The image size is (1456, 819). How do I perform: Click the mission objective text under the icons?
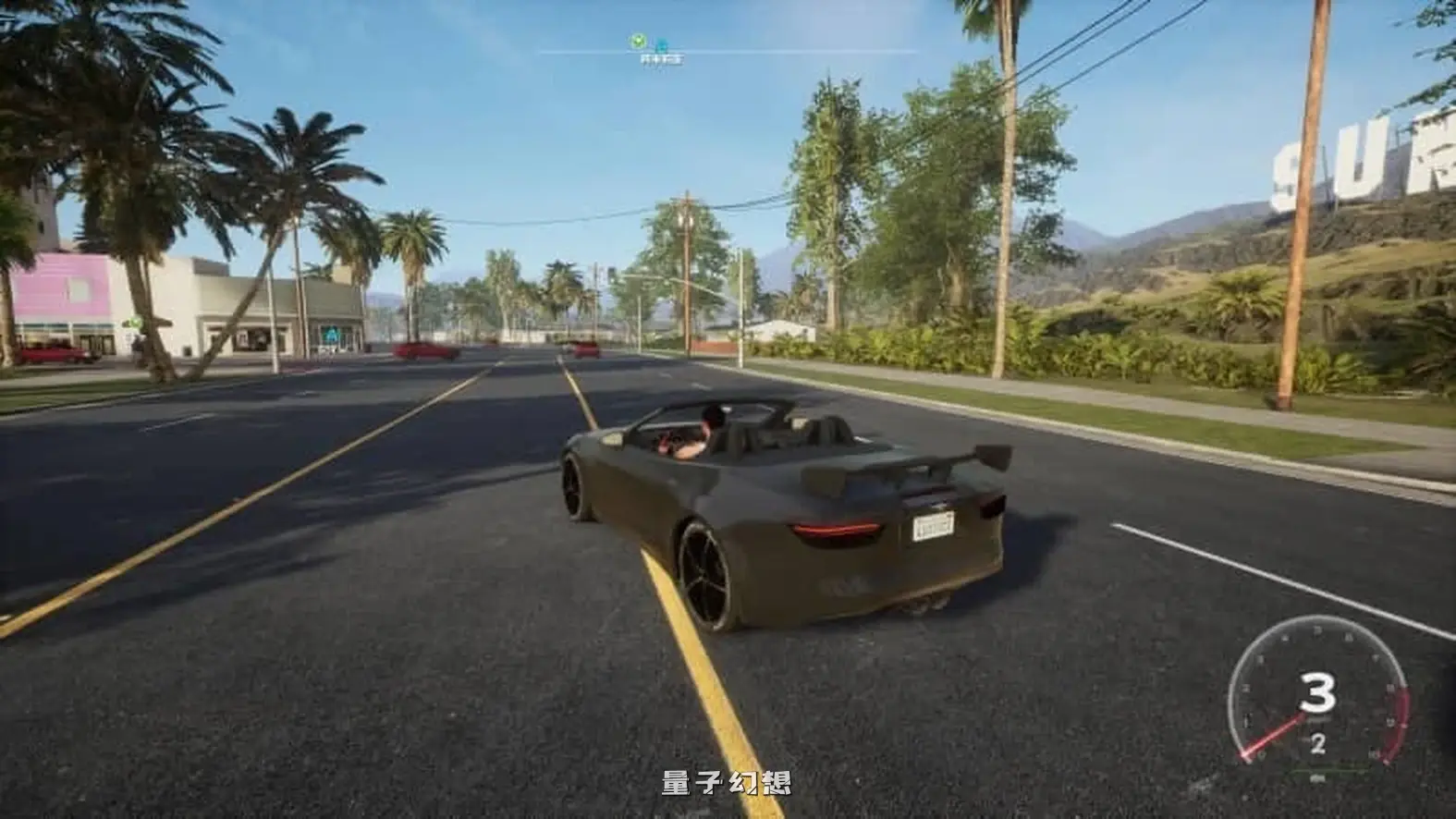tap(662, 59)
